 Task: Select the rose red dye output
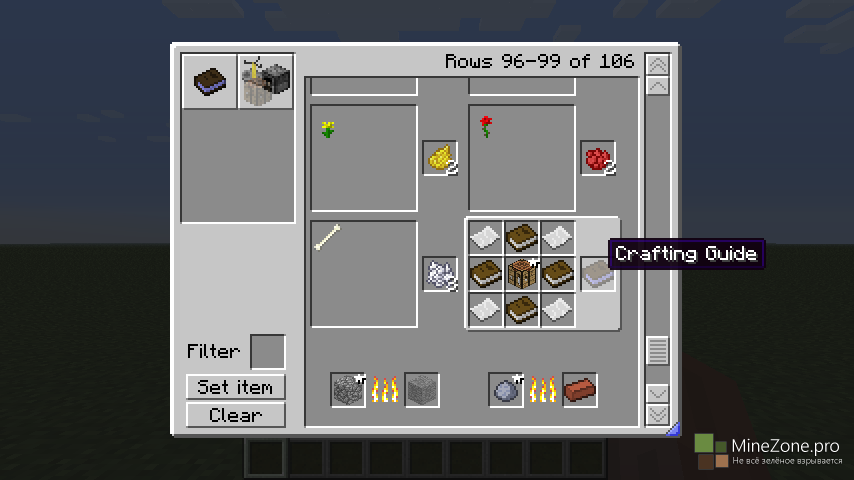coord(598,157)
